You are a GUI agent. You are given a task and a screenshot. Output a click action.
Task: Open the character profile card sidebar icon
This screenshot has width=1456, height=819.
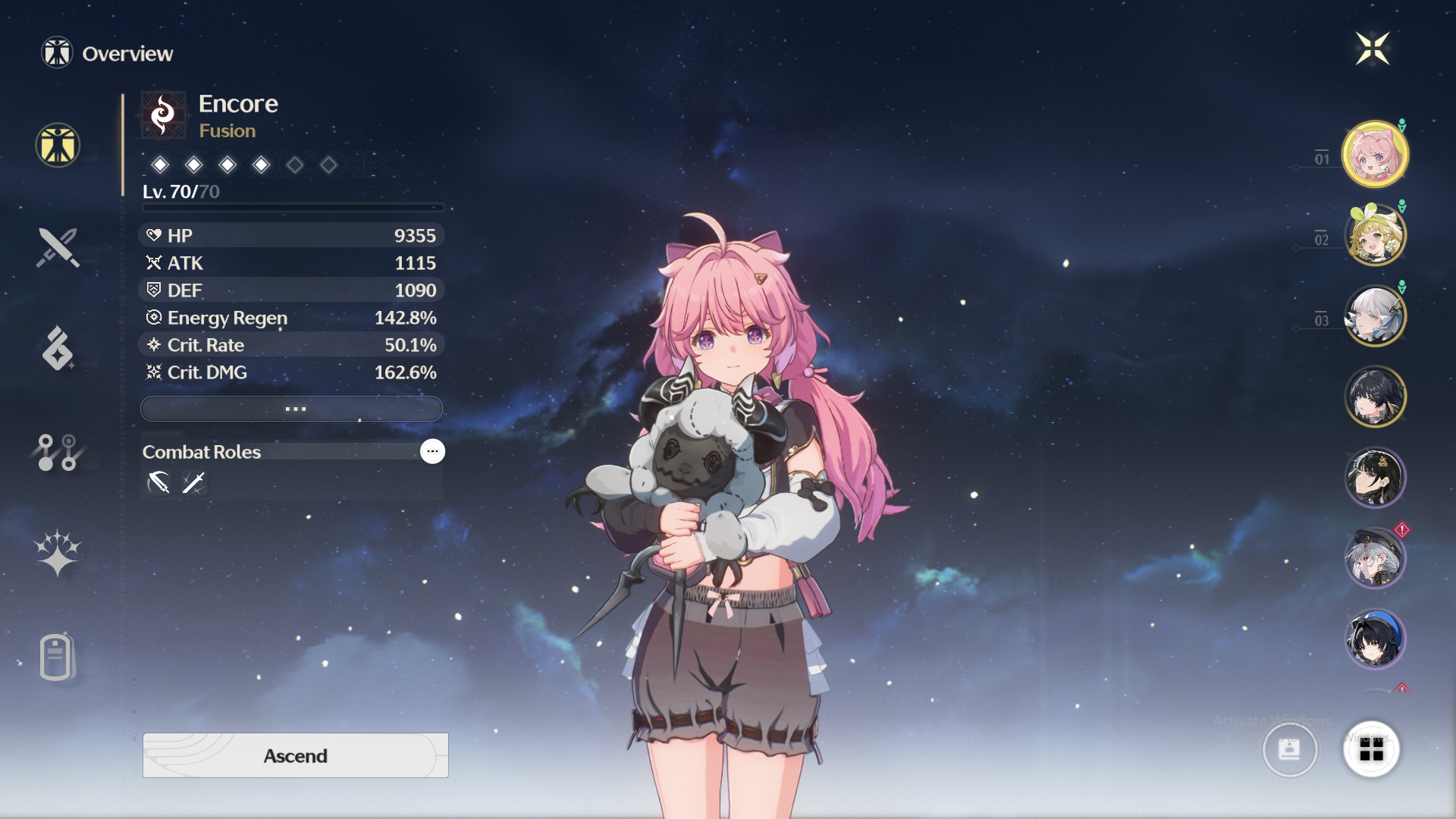click(55, 654)
